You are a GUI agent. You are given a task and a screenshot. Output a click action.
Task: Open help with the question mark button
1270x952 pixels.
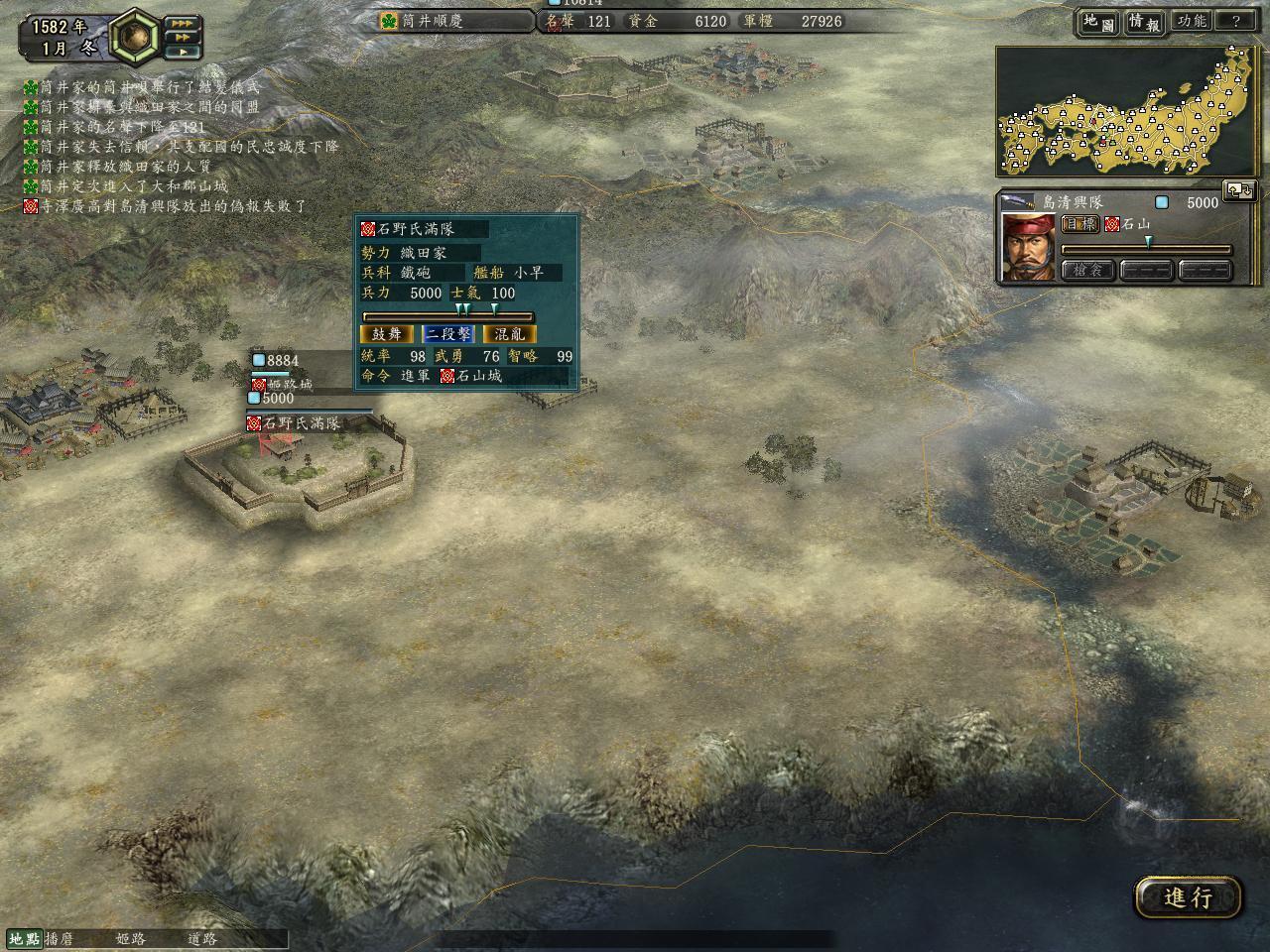pyautogui.click(x=1236, y=21)
